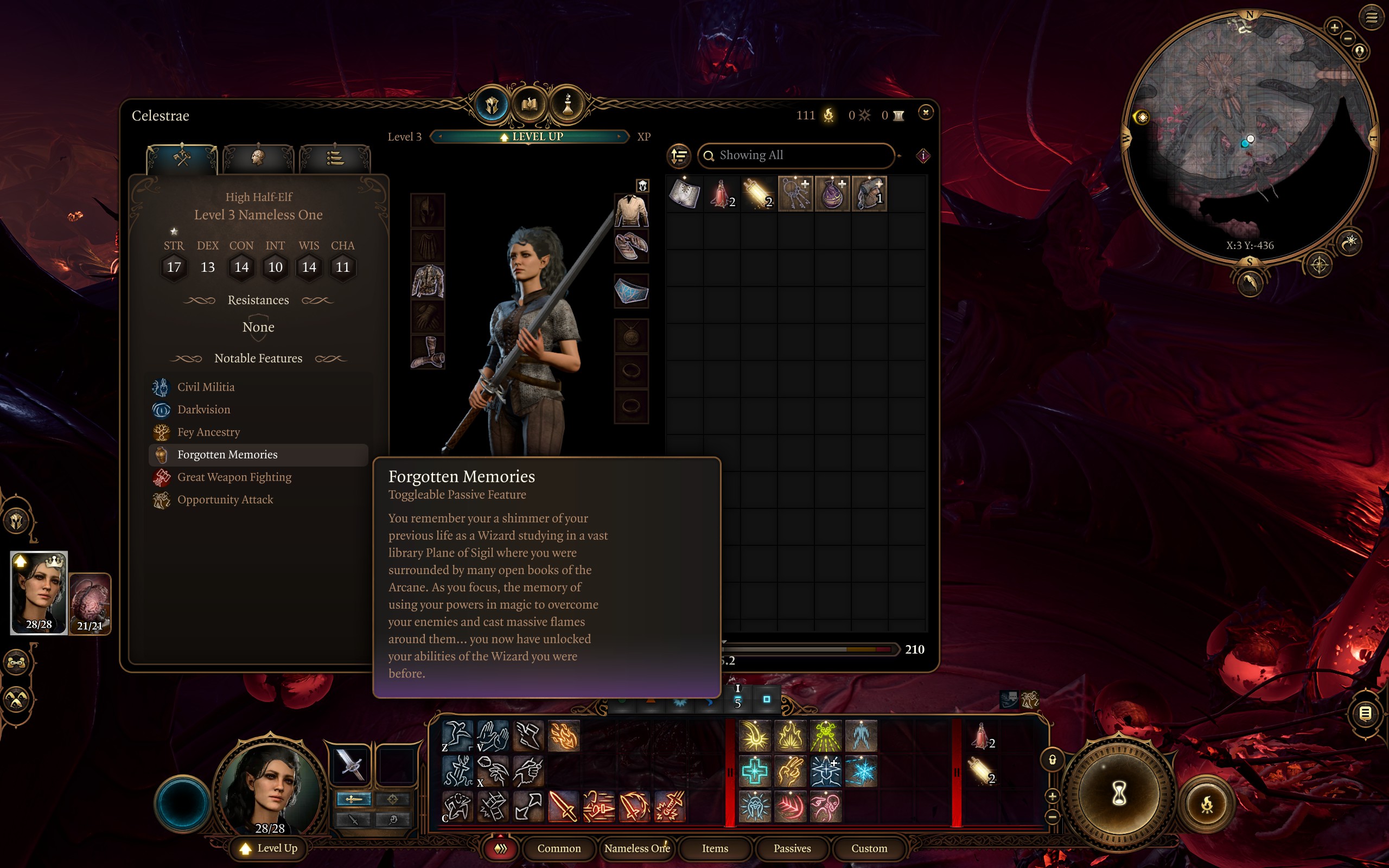Open the Passives hotbar tab
Image resolution: width=1389 pixels, height=868 pixels.
792,848
